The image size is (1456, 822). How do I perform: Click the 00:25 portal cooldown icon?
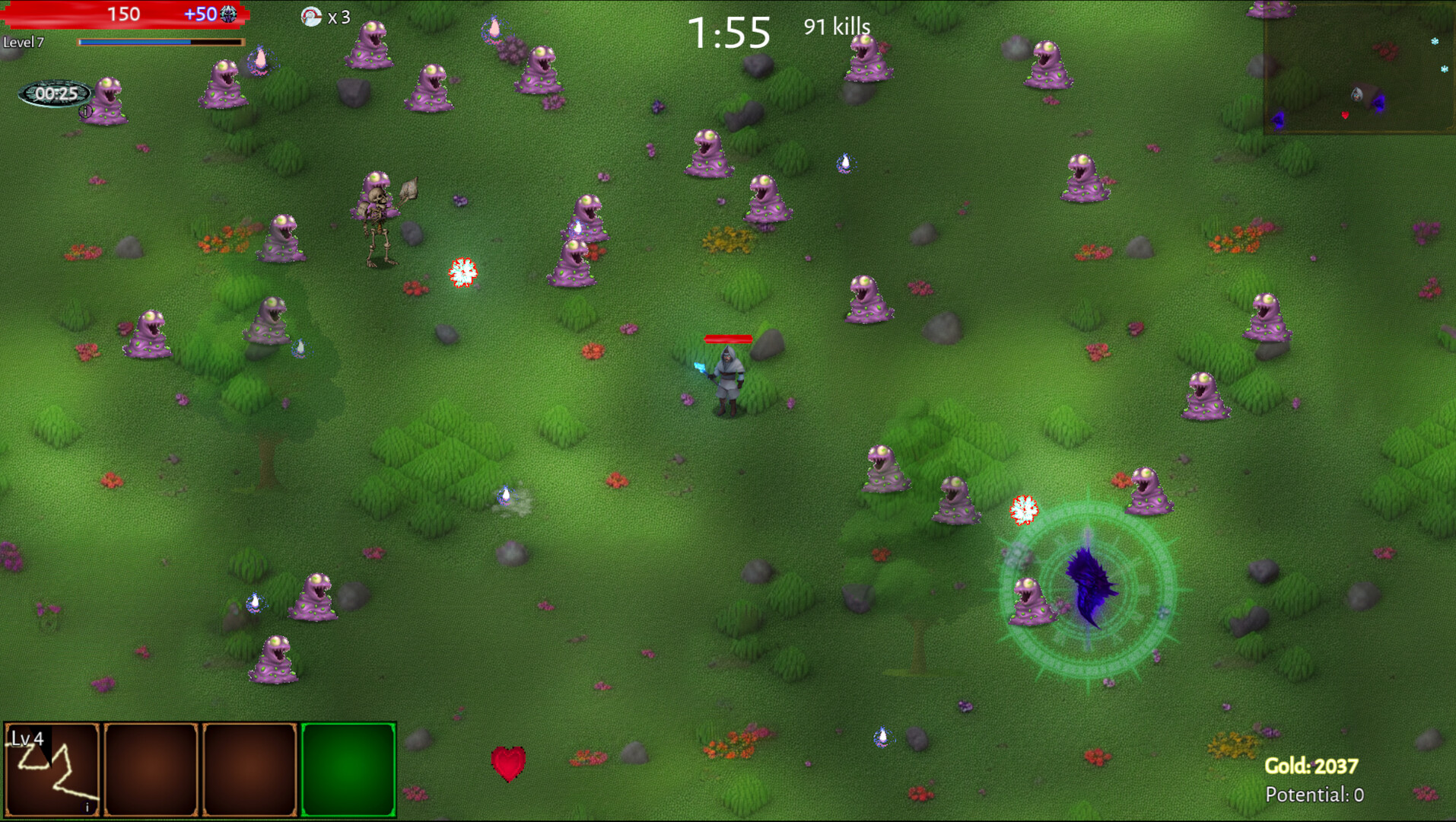(x=53, y=94)
